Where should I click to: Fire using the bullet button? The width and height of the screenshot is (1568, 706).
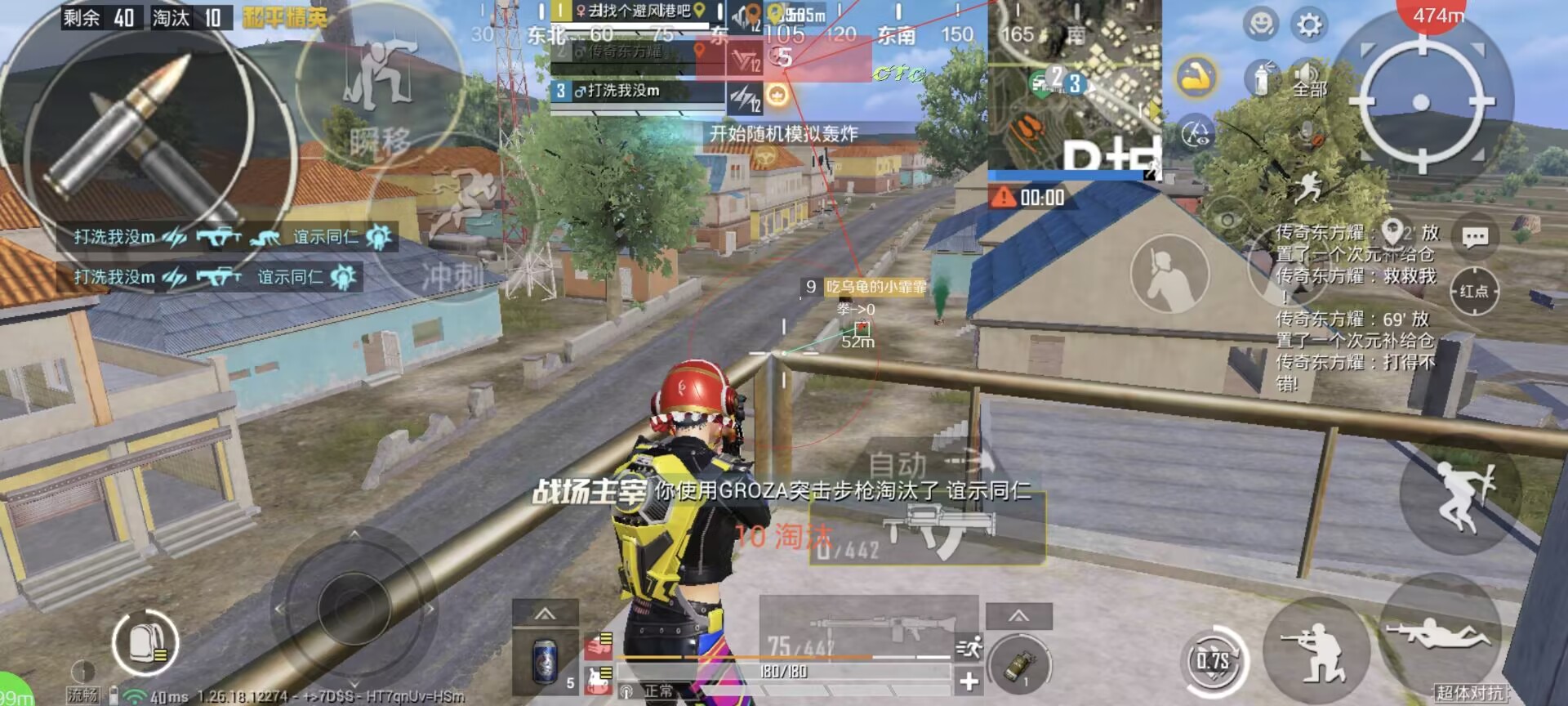click(139, 135)
